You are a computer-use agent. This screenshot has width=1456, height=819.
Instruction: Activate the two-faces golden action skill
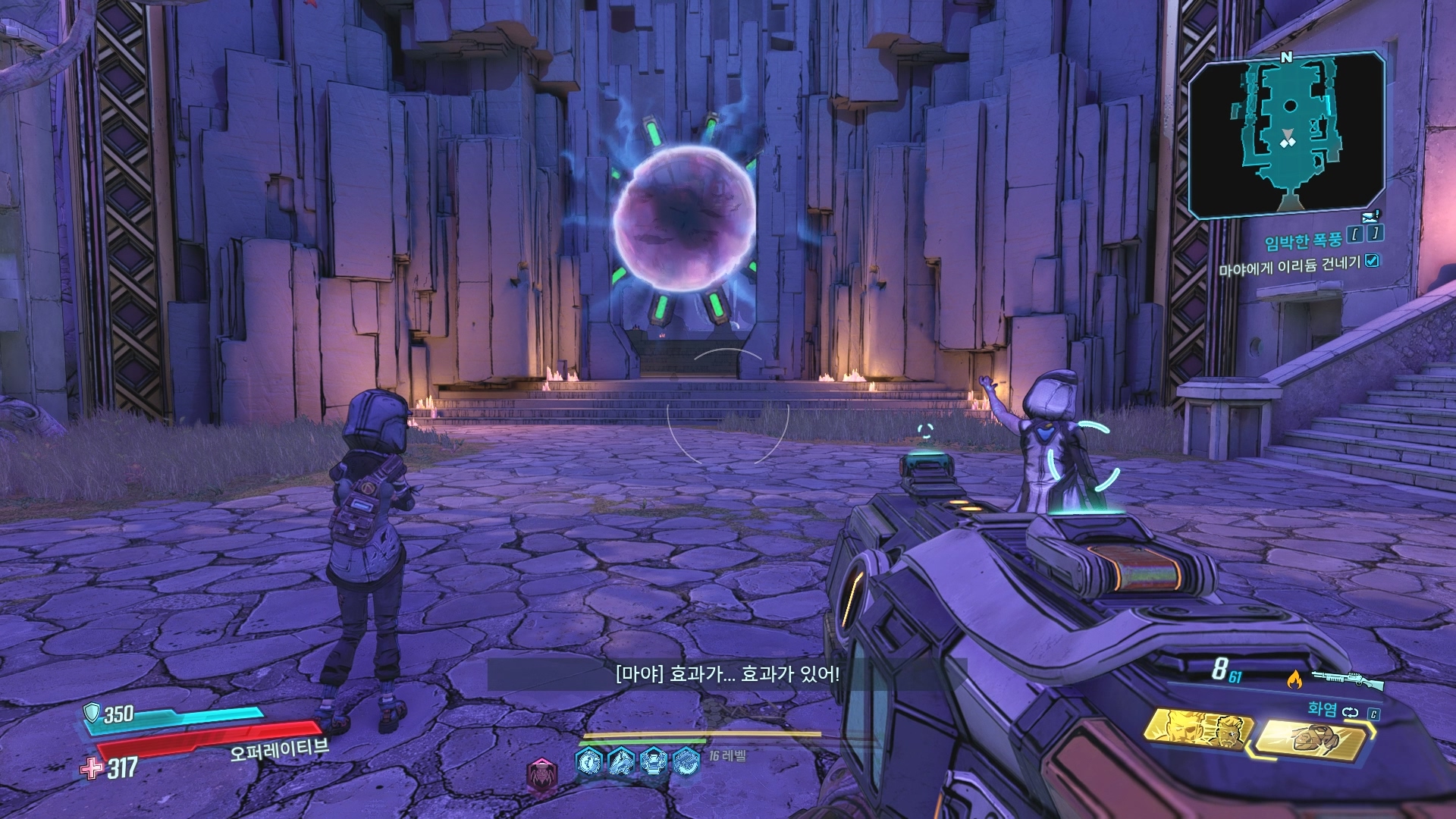[1199, 730]
